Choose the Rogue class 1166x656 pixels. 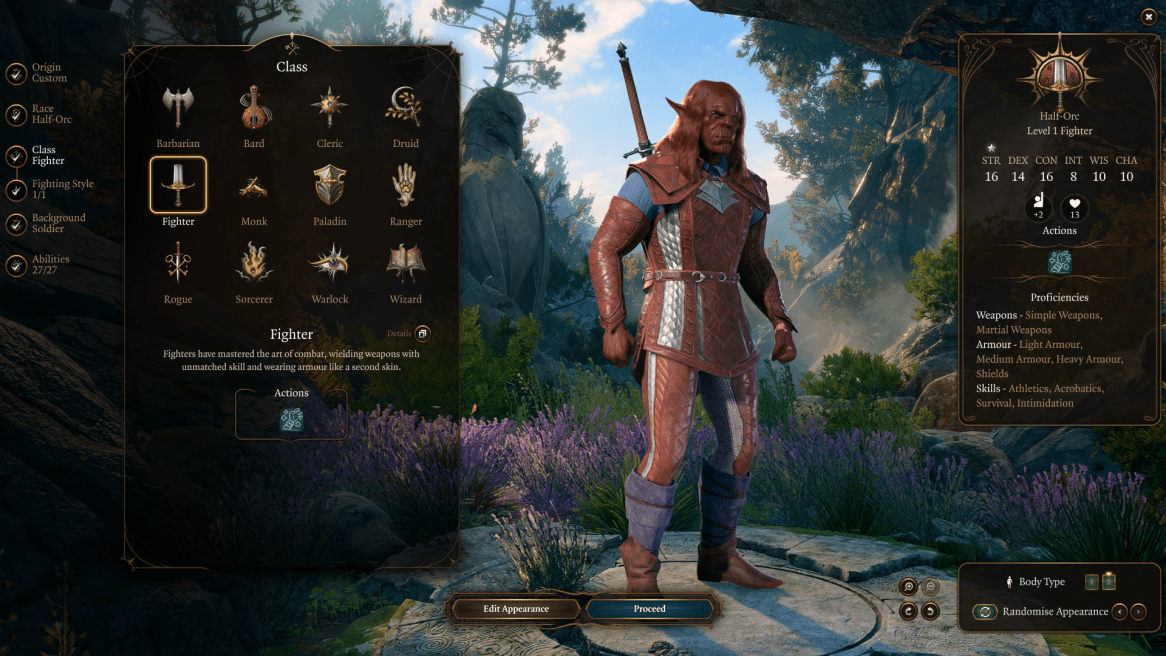[x=178, y=264]
